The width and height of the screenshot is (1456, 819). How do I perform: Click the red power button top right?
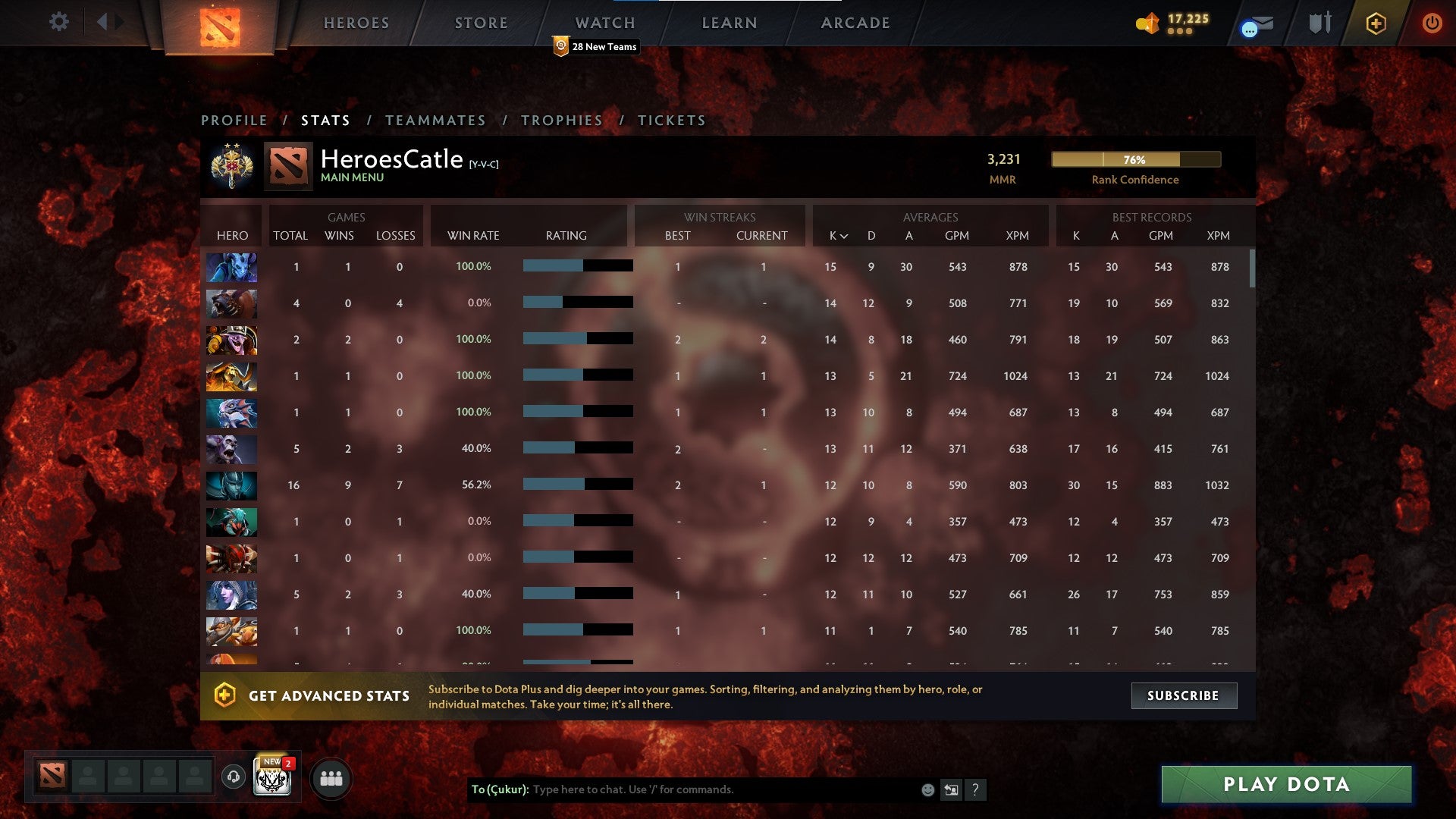1432,23
